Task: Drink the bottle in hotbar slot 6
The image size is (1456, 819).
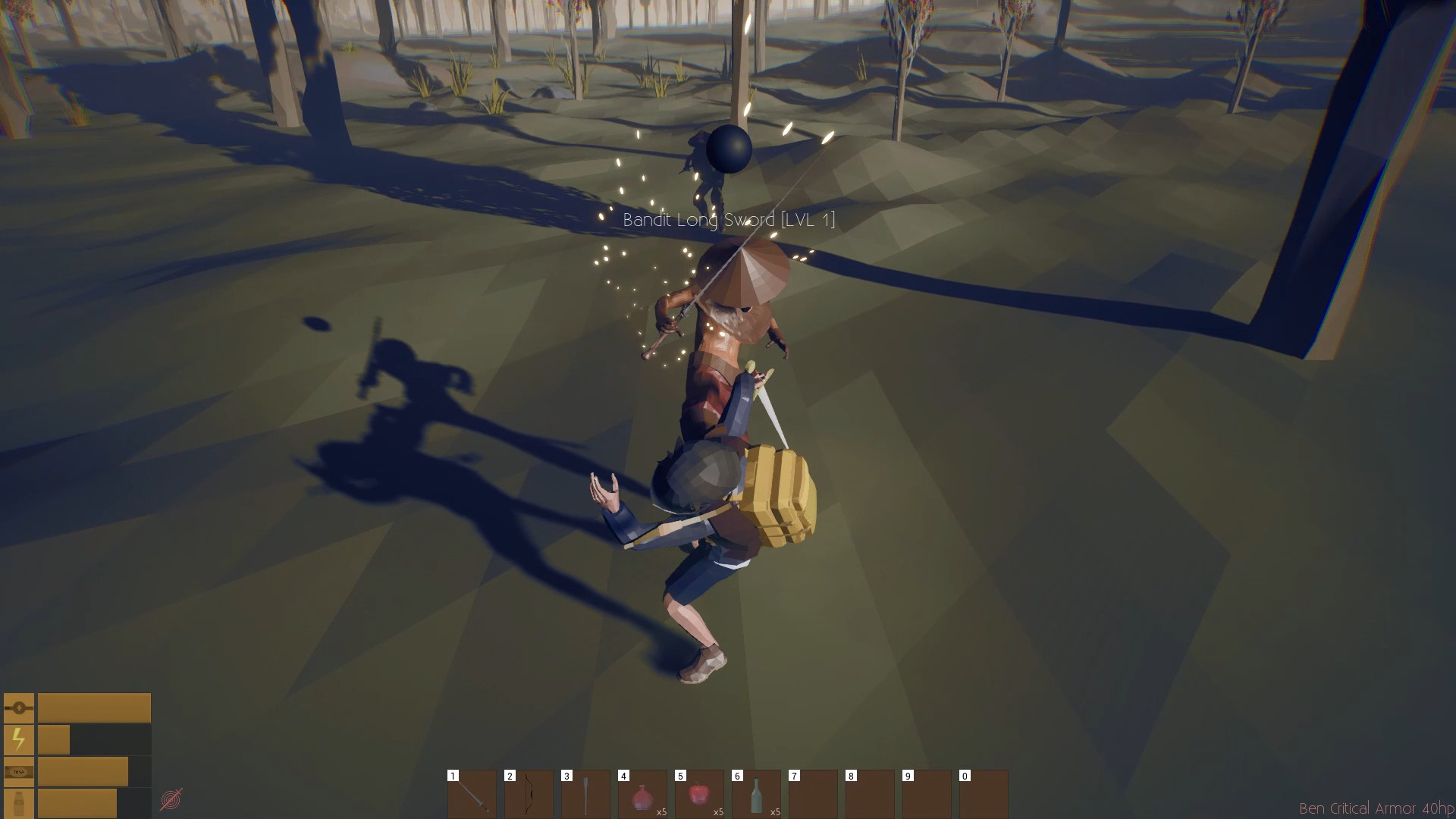Action: click(x=756, y=795)
